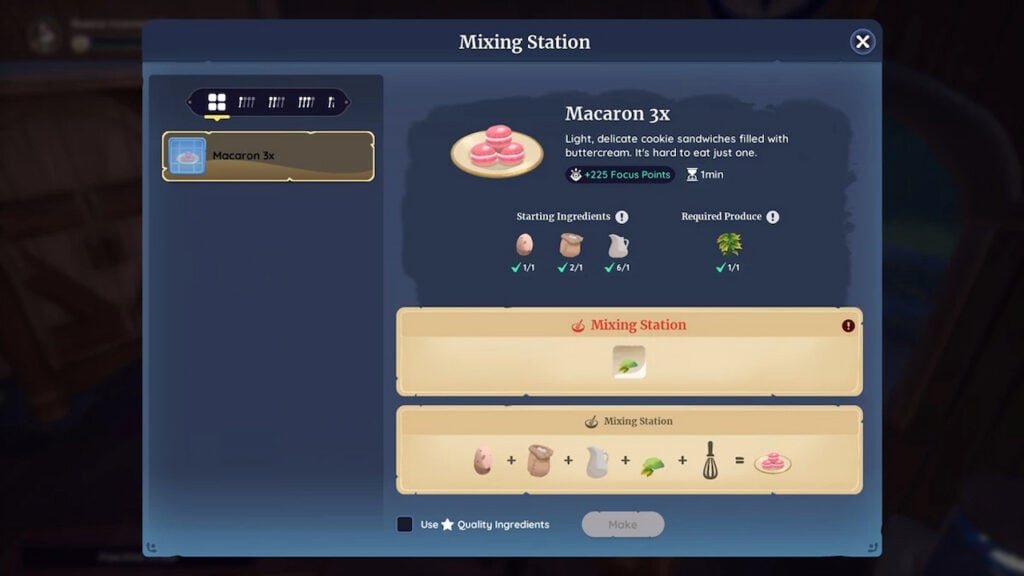1024x576 pixels.
Task: Show info for Starting Ingredients
Action: tap(622, 217)
